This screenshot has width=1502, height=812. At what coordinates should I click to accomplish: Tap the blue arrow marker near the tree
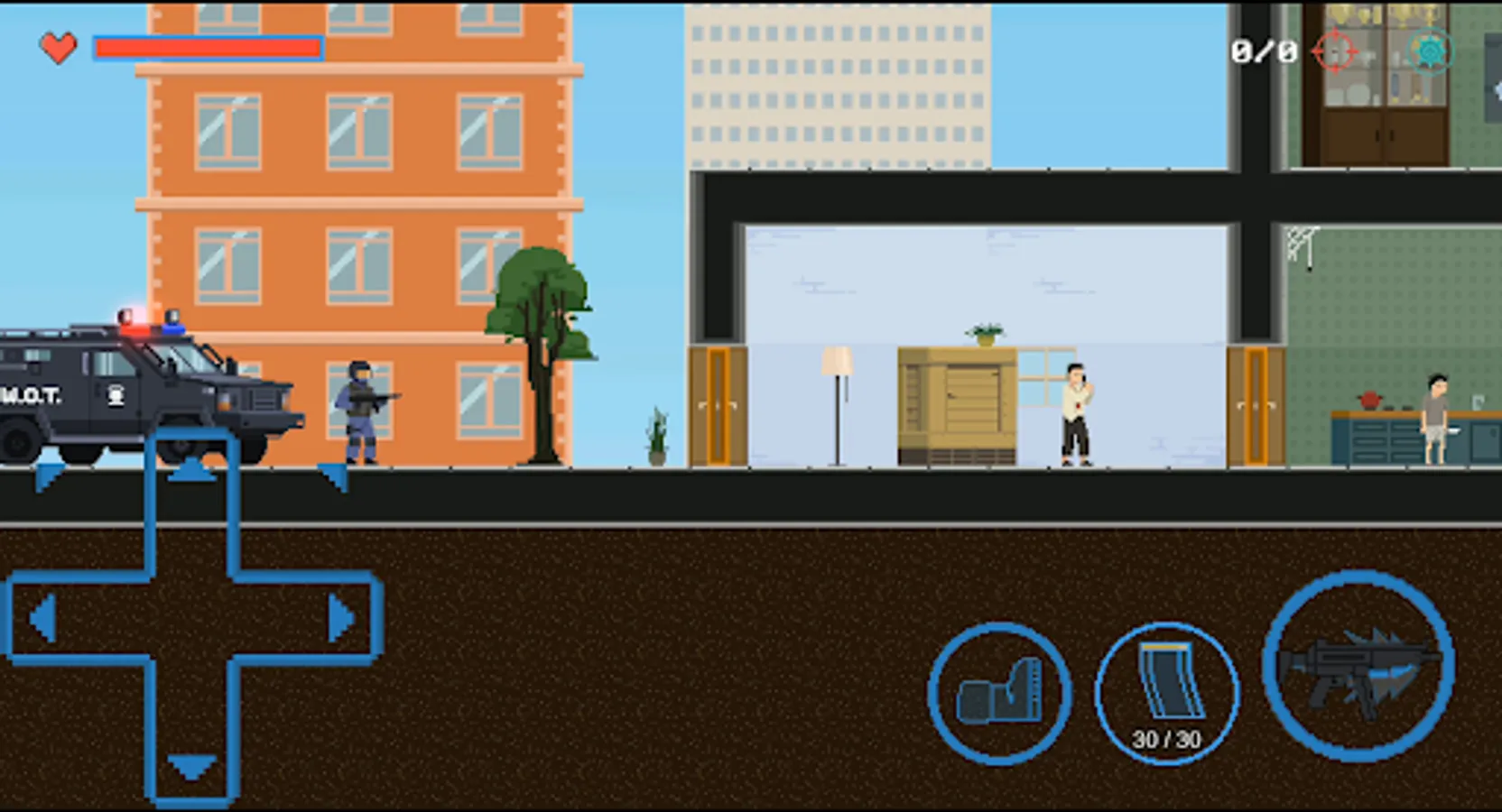pos(332,476)
